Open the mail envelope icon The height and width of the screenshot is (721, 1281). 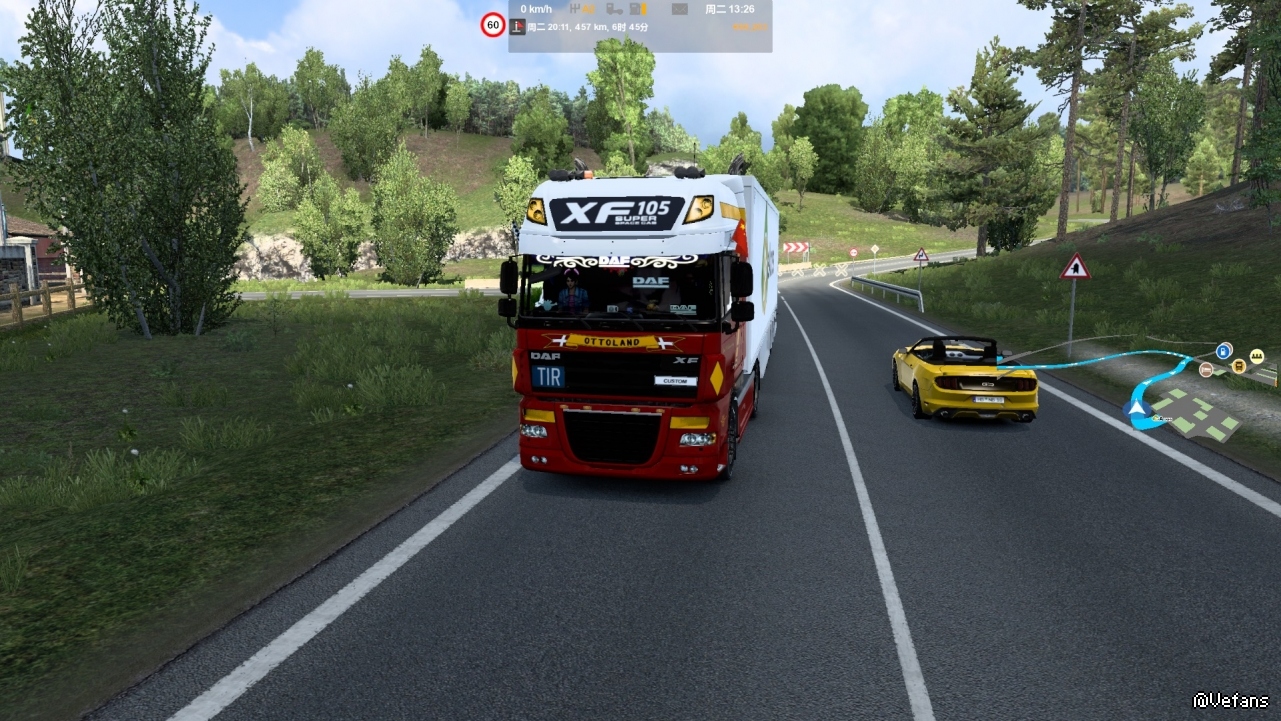pos(680,9)
